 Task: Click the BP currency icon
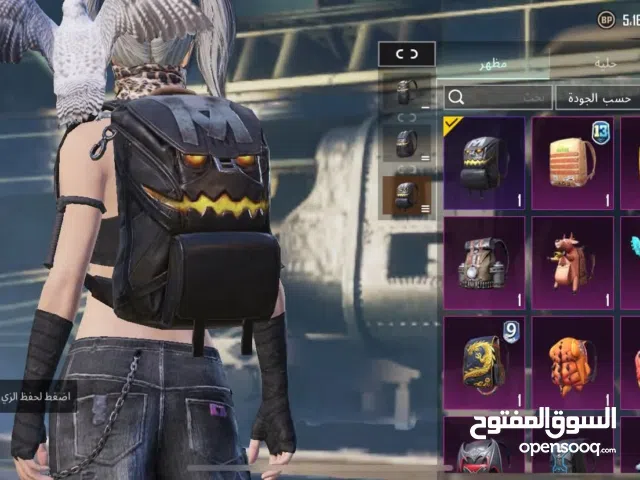(x=606, y=19)
